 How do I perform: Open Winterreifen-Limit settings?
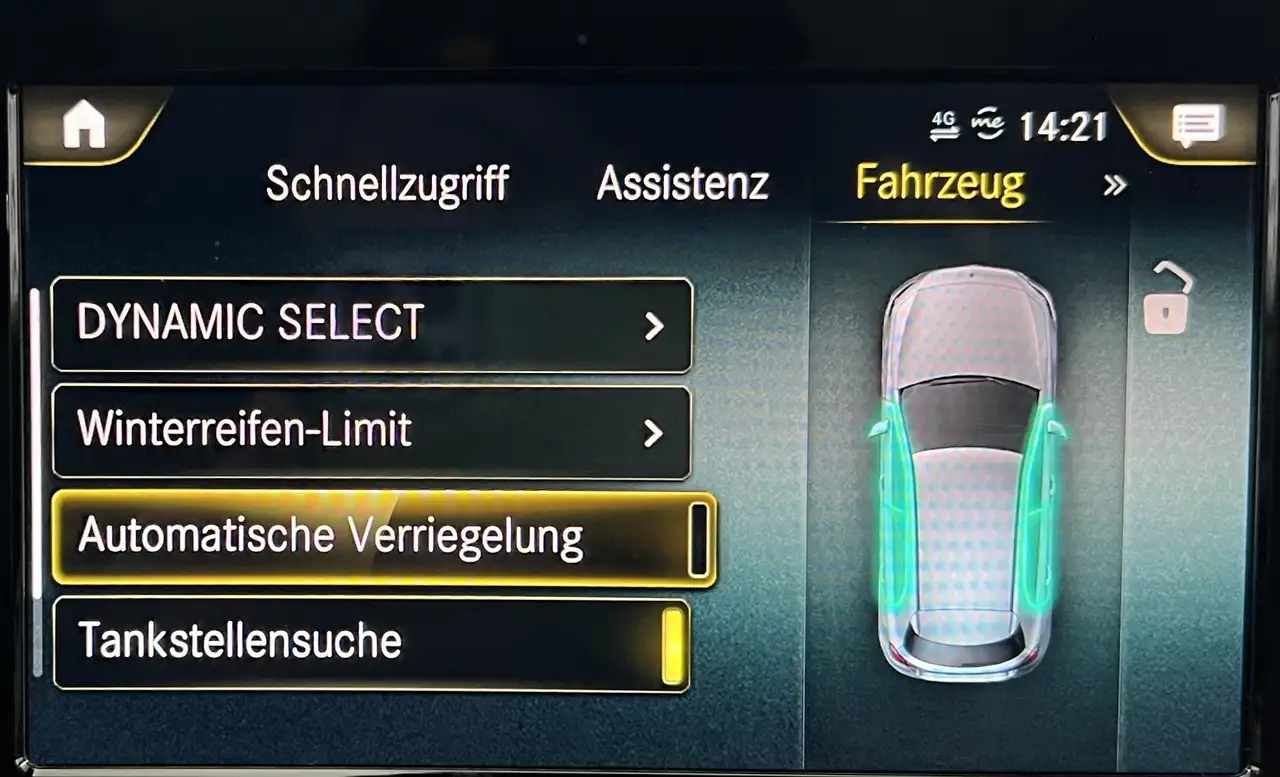[x=372, y=432]
